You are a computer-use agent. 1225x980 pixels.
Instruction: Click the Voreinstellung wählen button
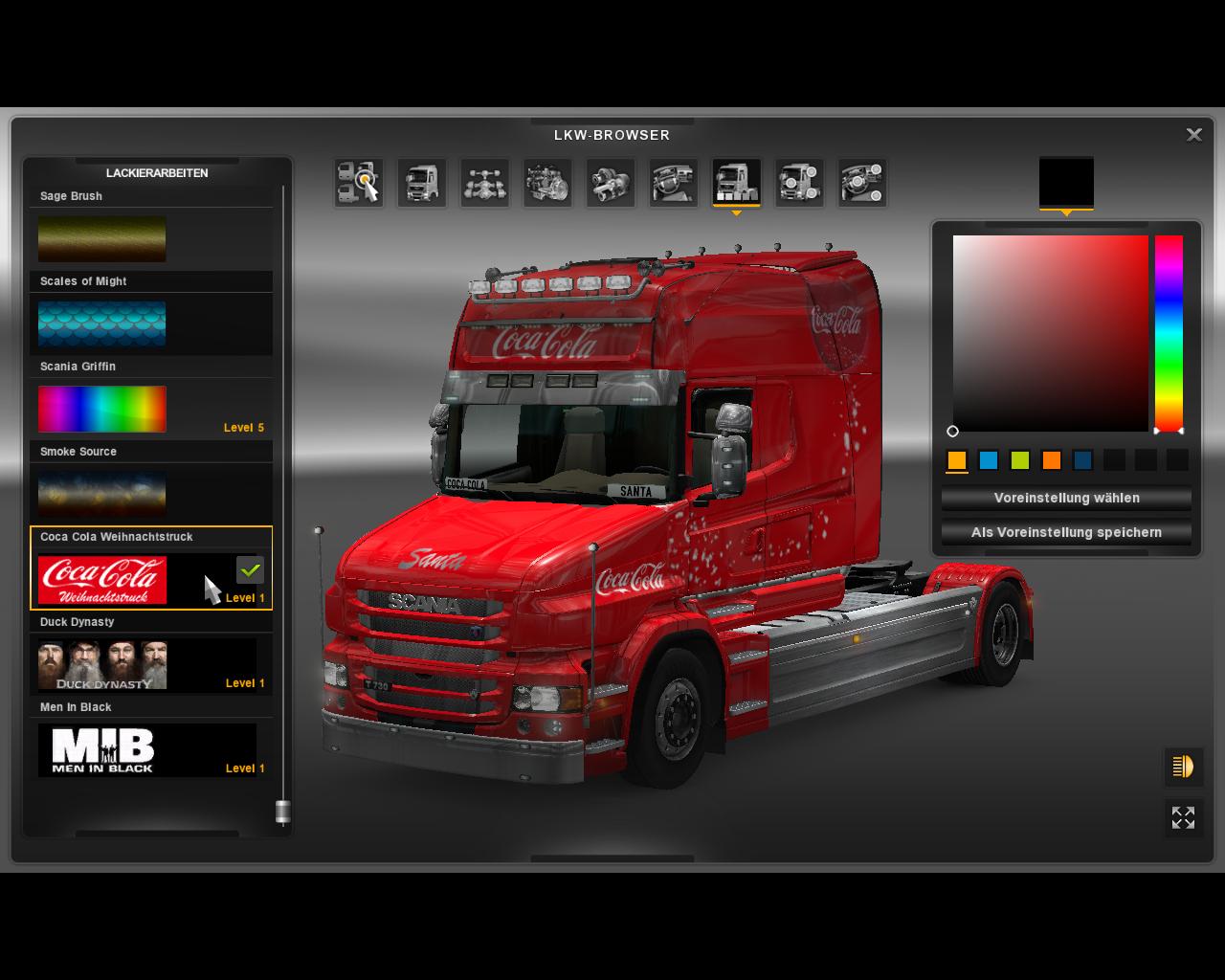coord(1066,498)
